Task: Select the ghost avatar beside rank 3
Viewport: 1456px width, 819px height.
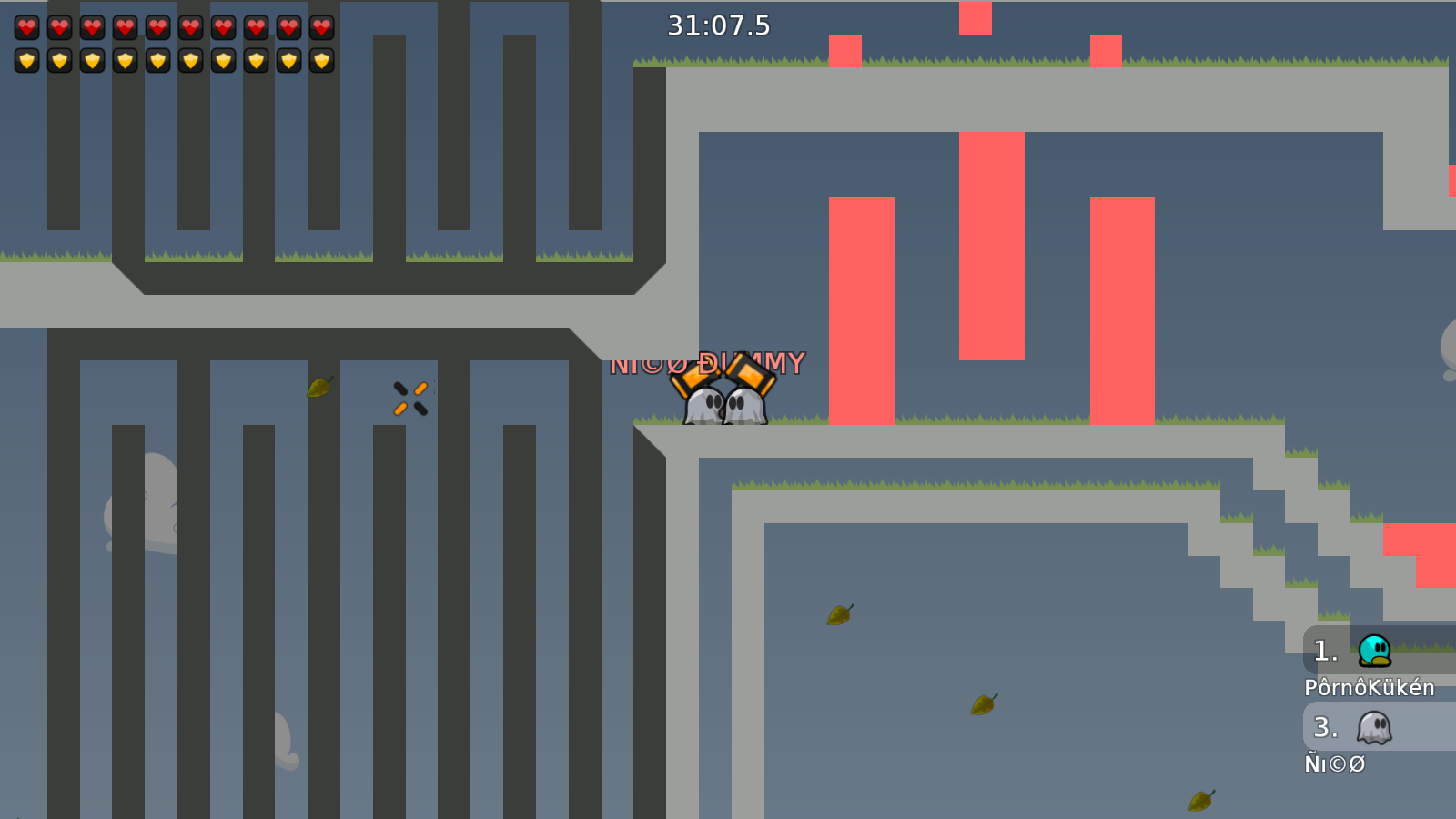Action: coord(1372,728)
